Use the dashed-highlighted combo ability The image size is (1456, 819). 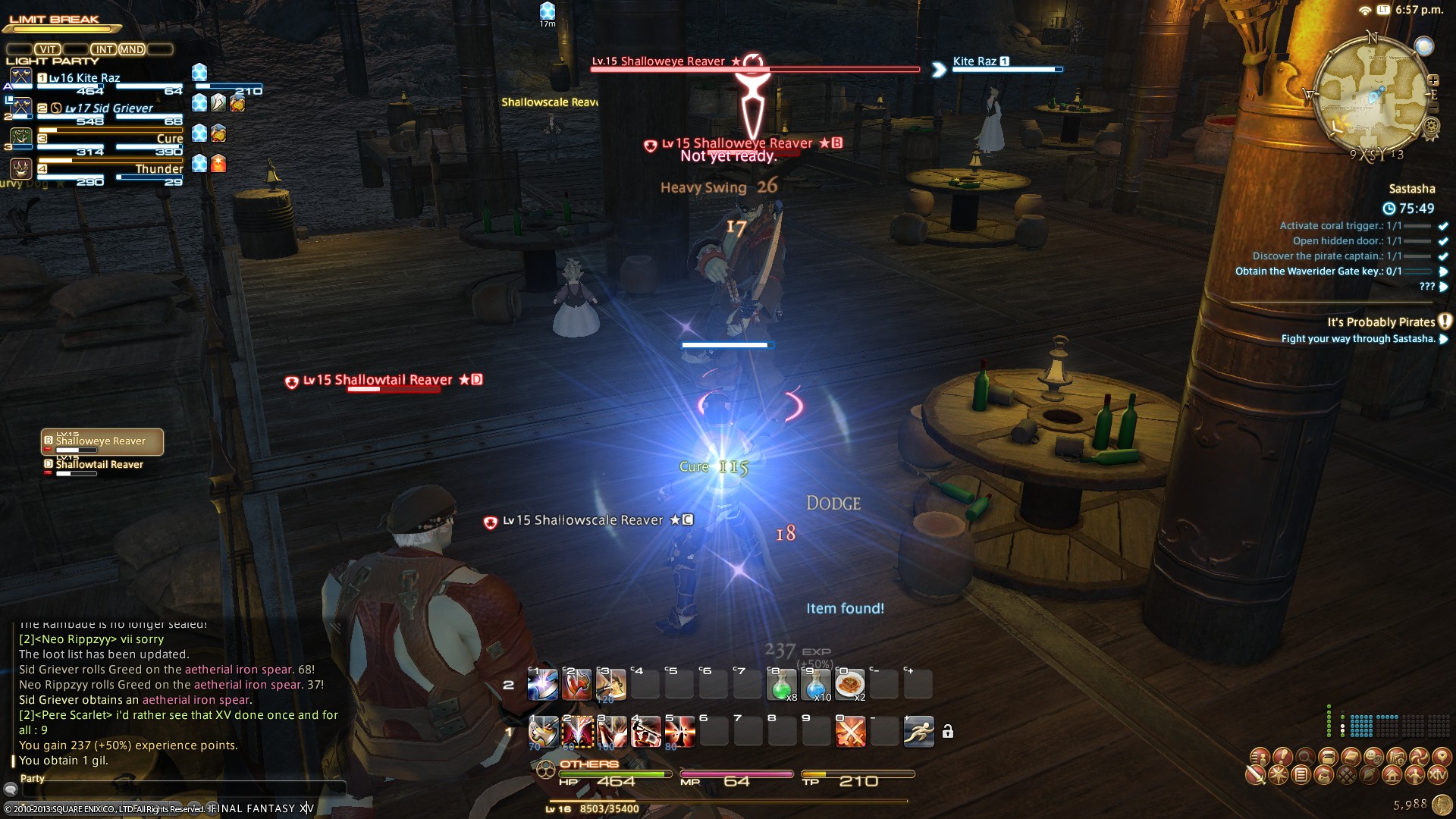(x=578, y=732)
